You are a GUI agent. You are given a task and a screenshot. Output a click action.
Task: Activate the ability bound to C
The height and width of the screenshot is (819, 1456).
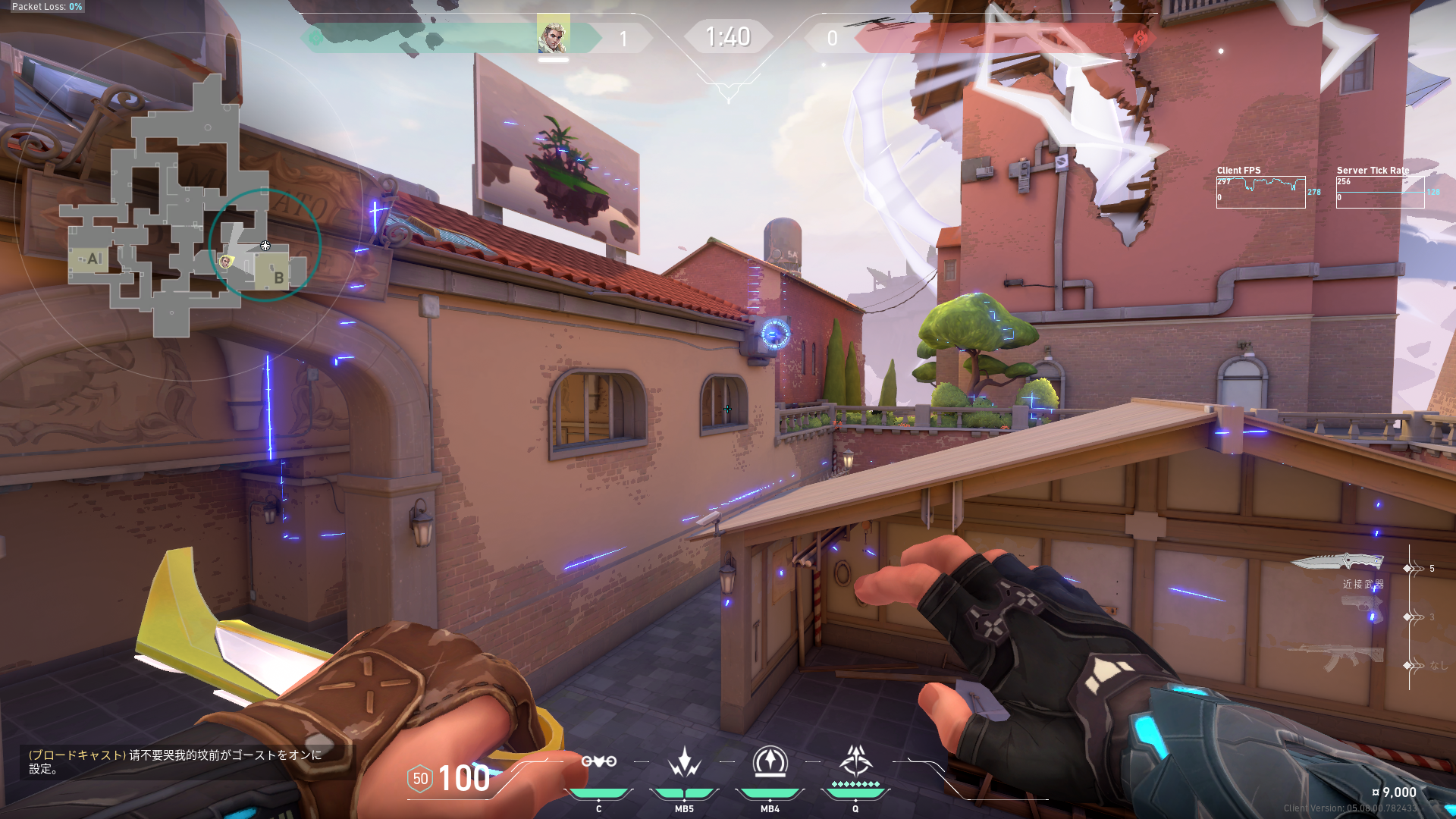coord(598,761)
